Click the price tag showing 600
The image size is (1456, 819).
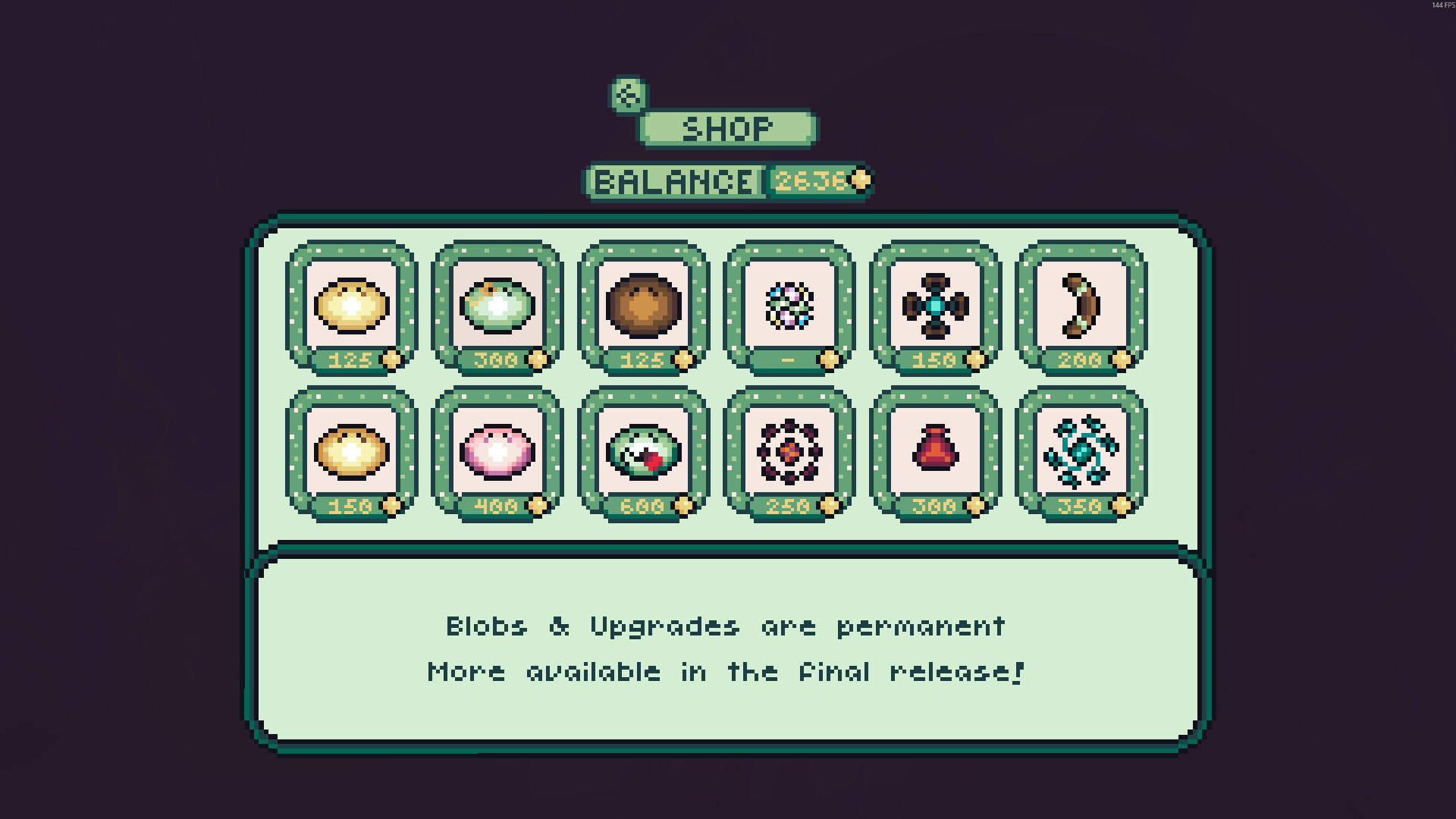click(642, 507)
